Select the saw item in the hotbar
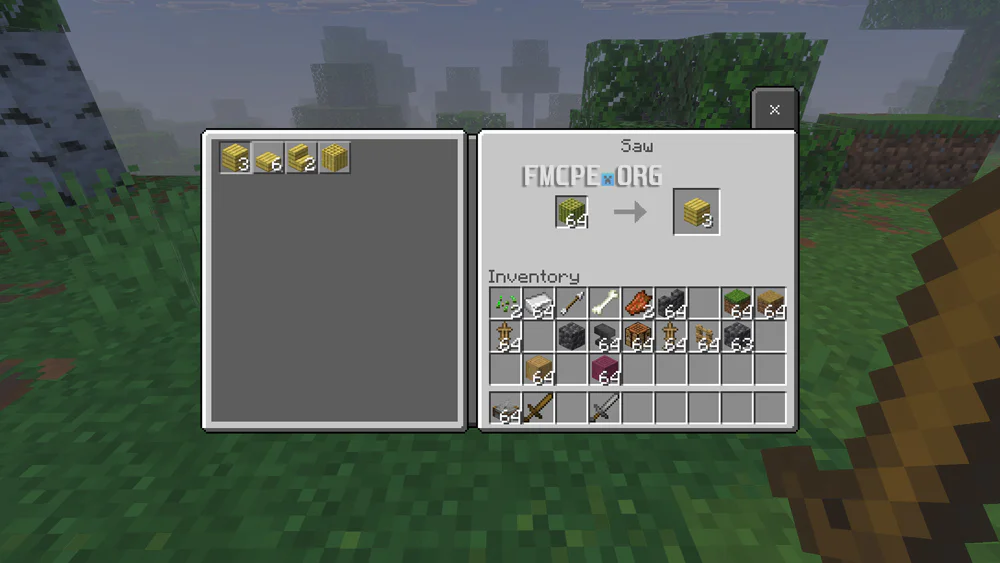The width and height of the screenshot is (1000, 563). click(x=505, y=408)
